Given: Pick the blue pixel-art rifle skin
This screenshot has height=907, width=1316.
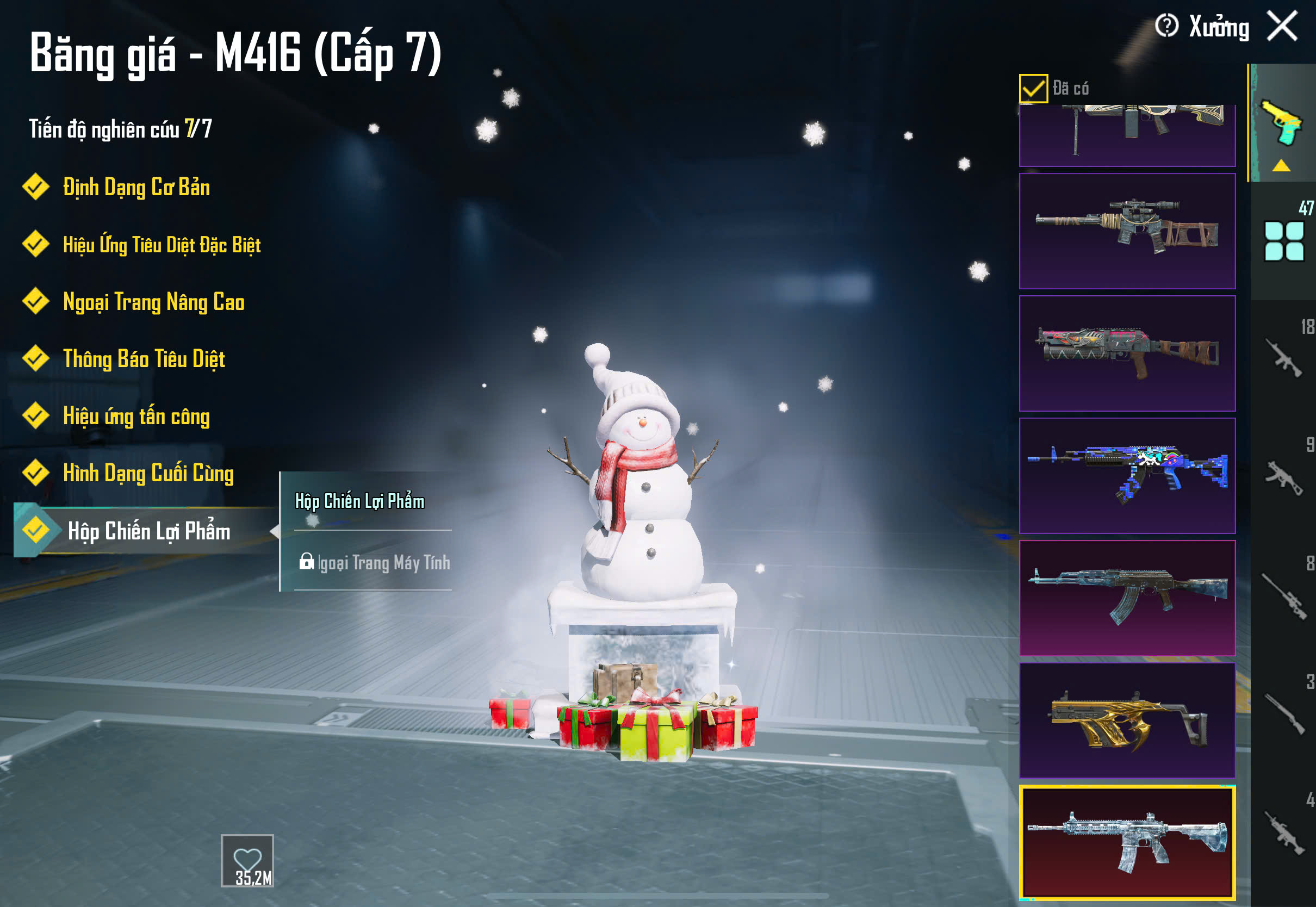Looking at the screenshot, I should pos(1127,476).
